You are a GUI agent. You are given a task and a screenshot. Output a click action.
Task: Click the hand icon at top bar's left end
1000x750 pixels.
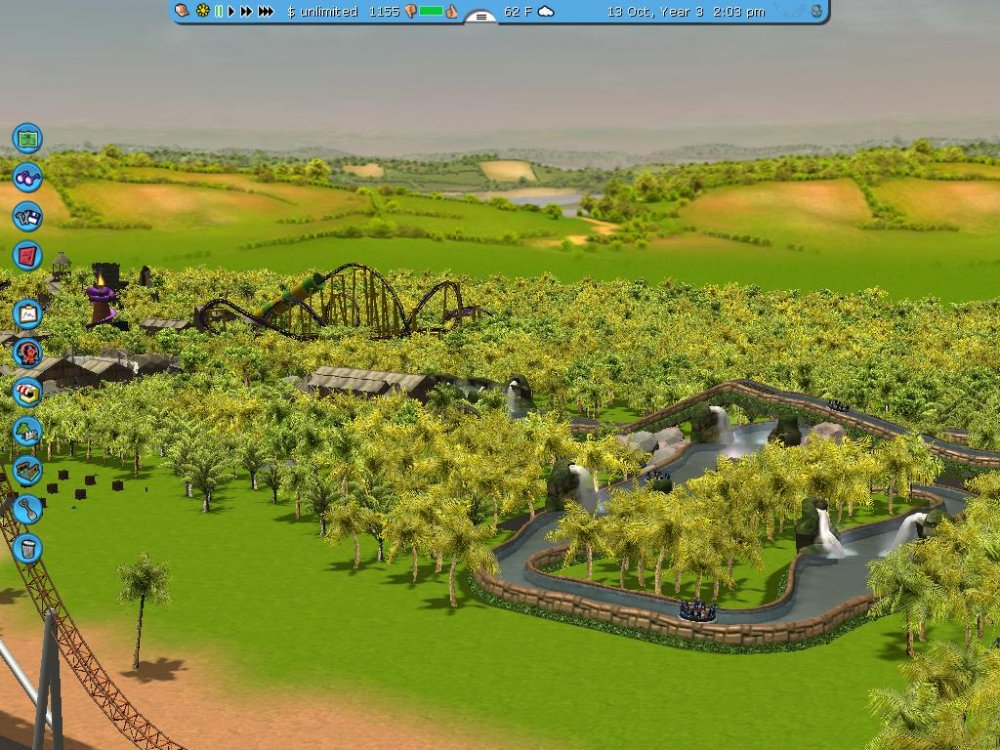click(182, 12)
